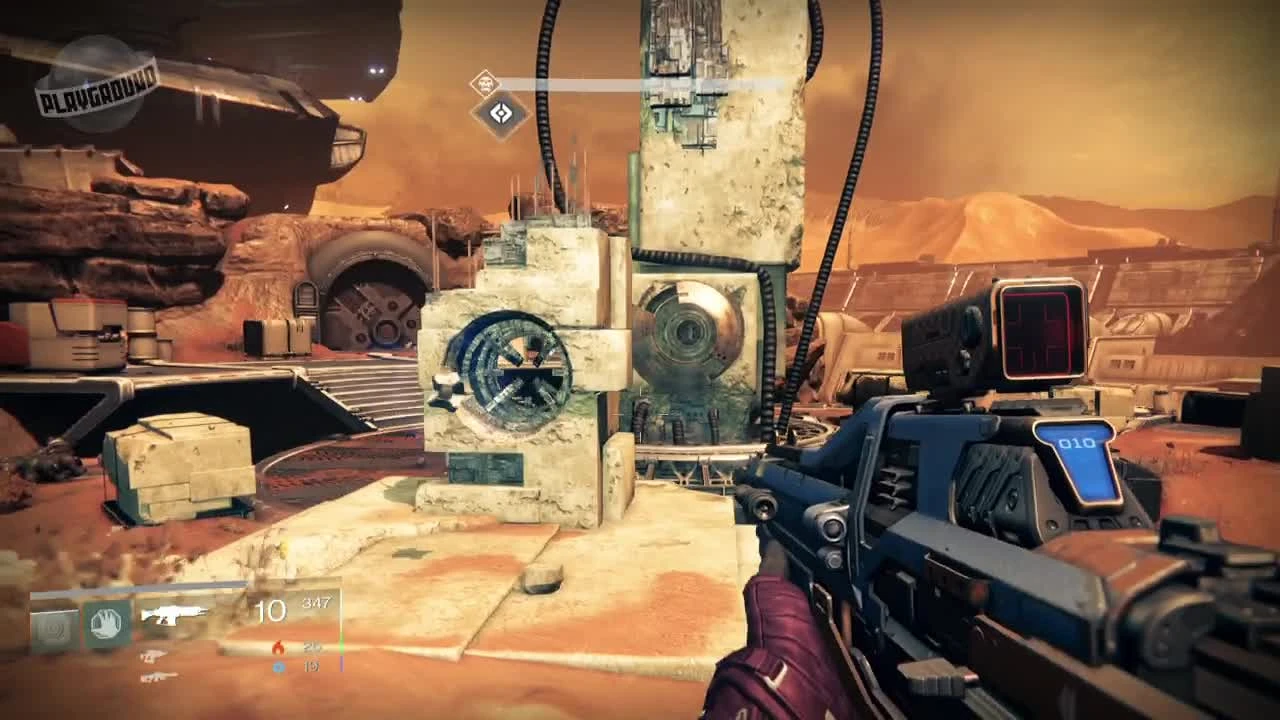1280x720 pixels.
Task: Click the melee ability hand icon
Action: click(106, 621)
